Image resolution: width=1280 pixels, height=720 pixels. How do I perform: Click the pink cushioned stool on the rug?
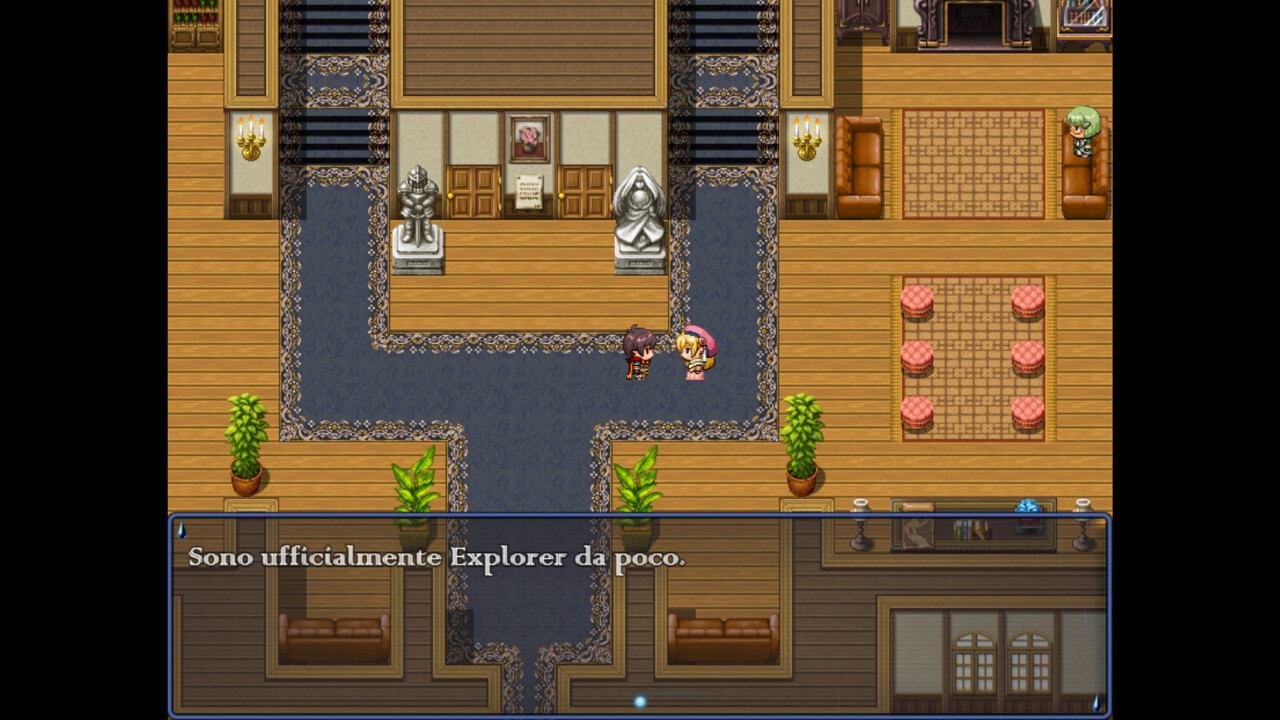tap(917, 301)
